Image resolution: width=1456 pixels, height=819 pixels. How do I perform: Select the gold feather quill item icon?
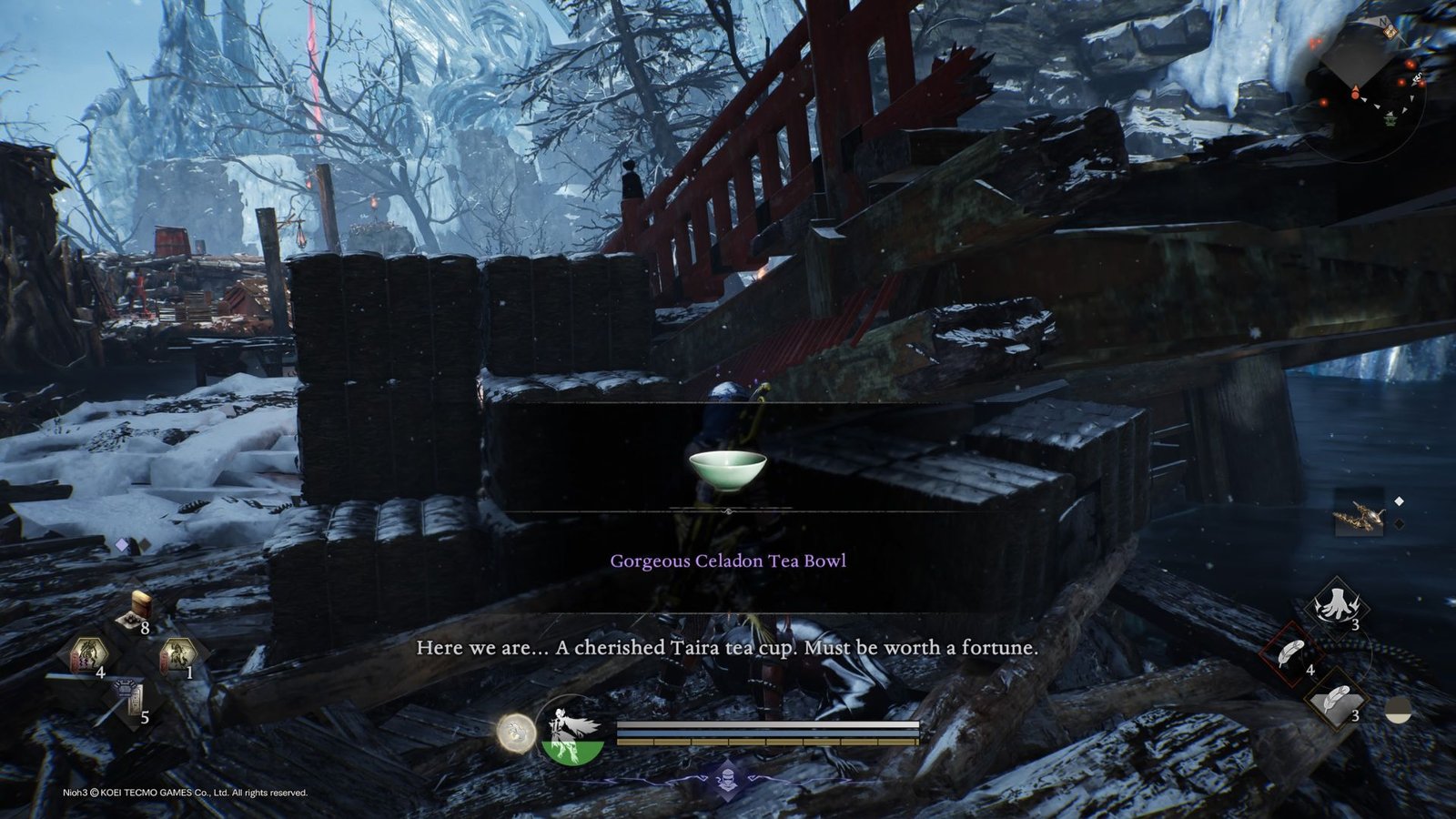[x=1335, y=701]
